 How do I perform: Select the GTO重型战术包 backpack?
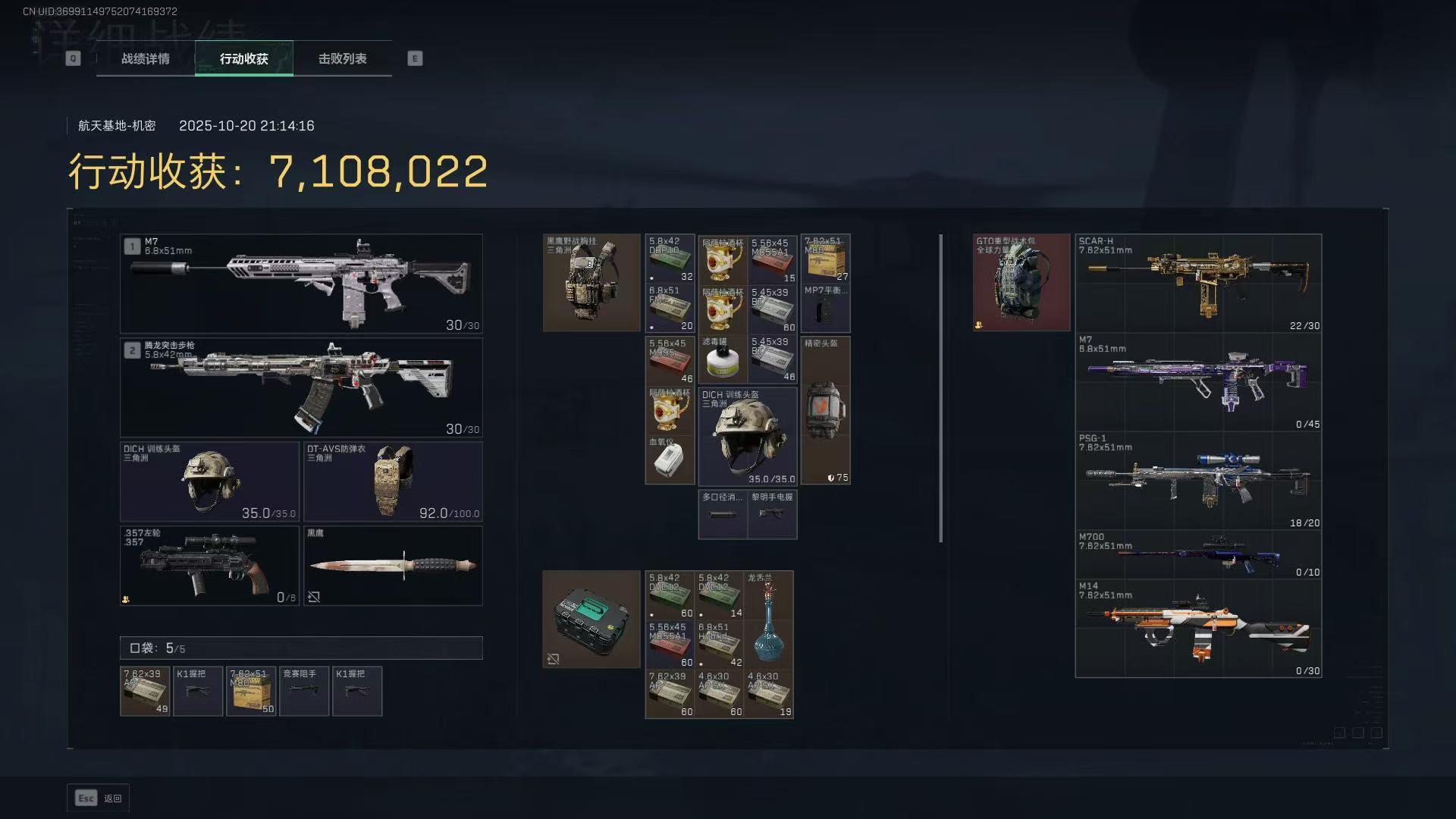click(x=1021, y=283)
